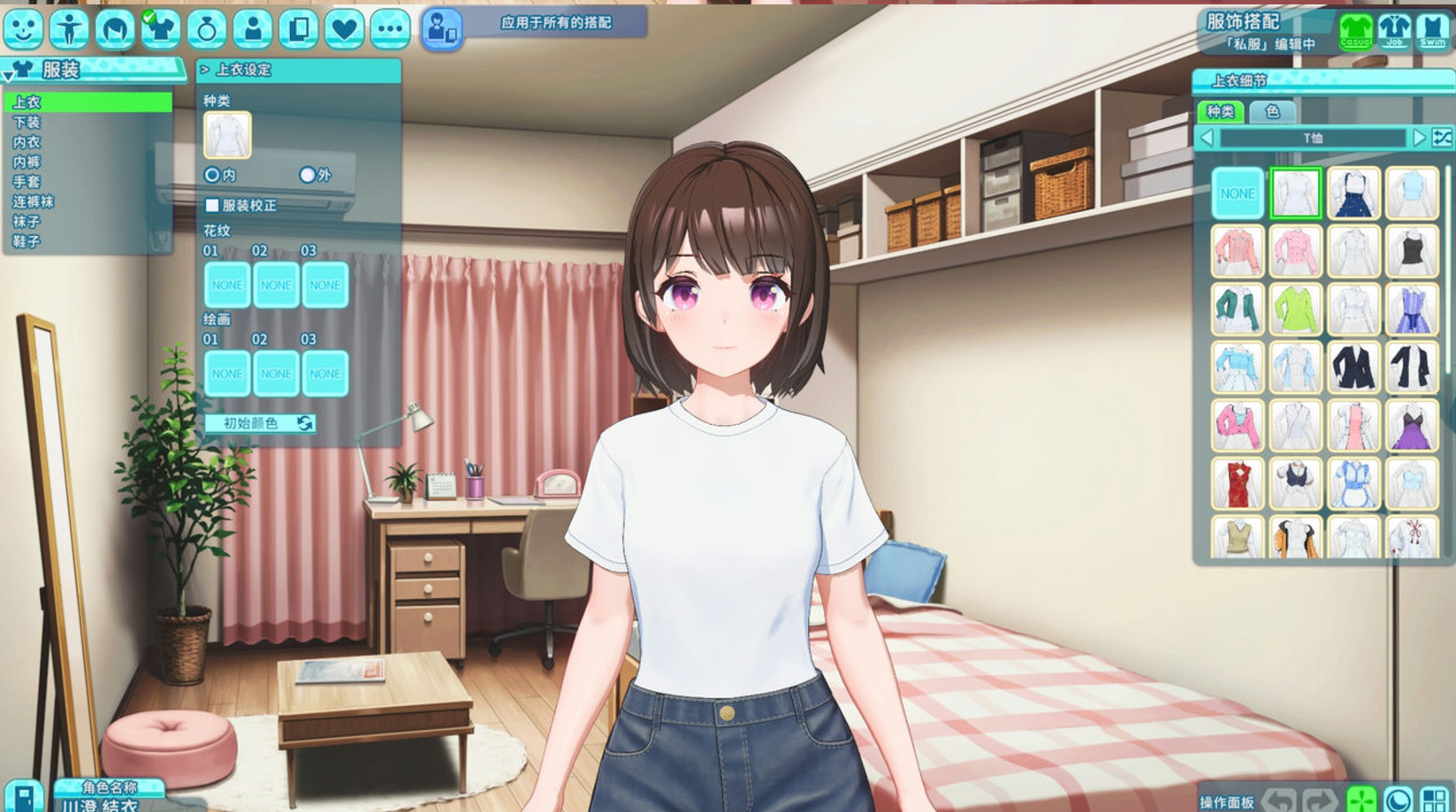1456x812 pixels.
Task: Choose 手套 from the clothing list
Action: tap(27, 182)
